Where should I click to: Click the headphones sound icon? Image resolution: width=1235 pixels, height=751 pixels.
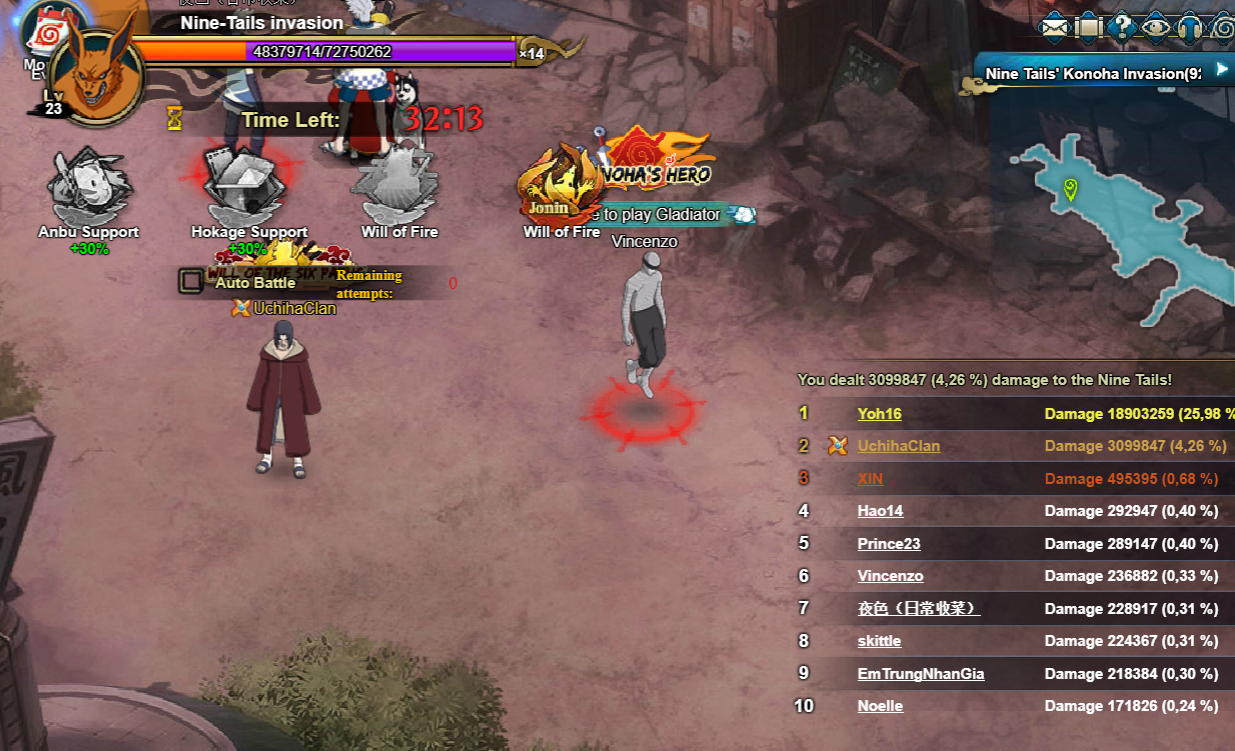click(x=1189, y=27)
